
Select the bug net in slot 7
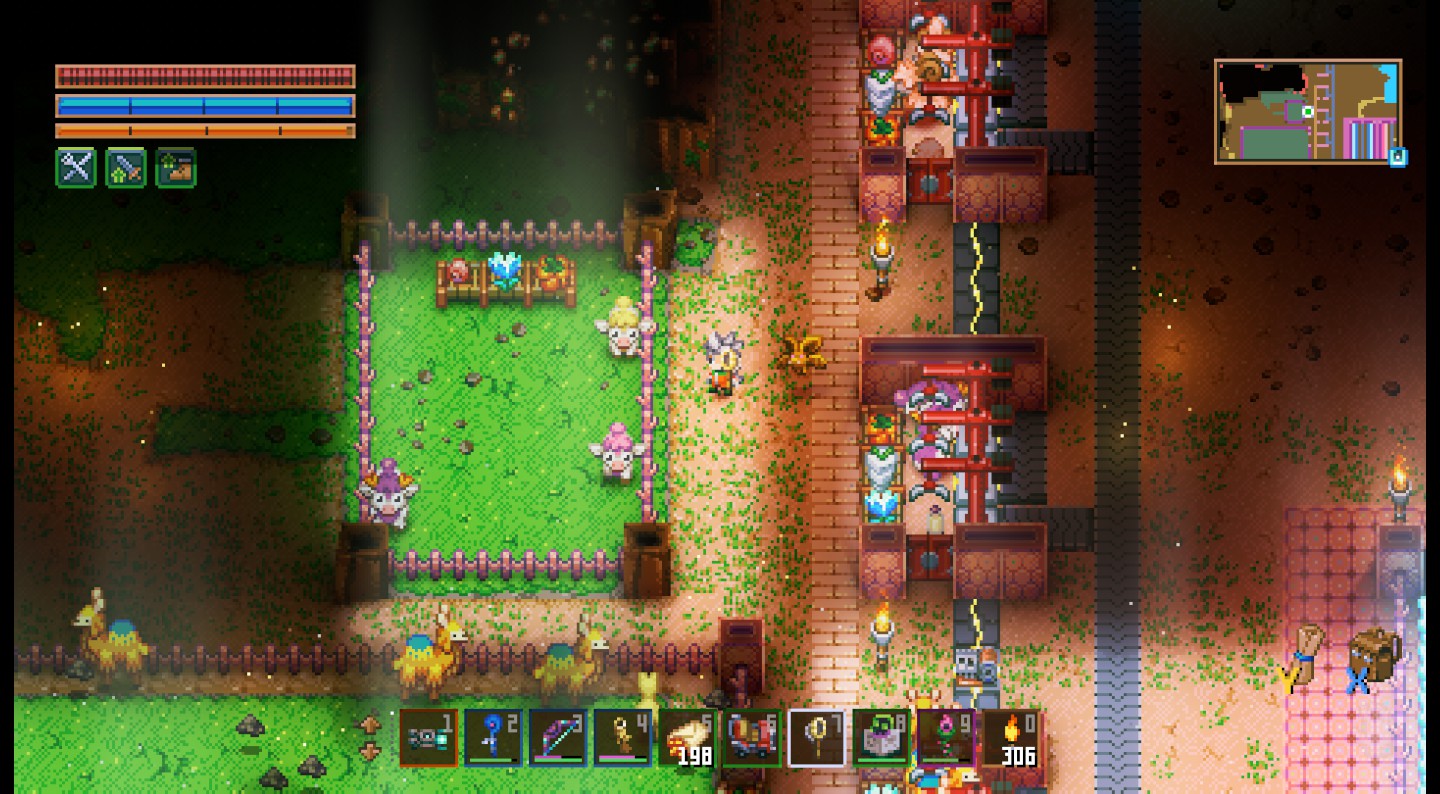coord(817,738)
